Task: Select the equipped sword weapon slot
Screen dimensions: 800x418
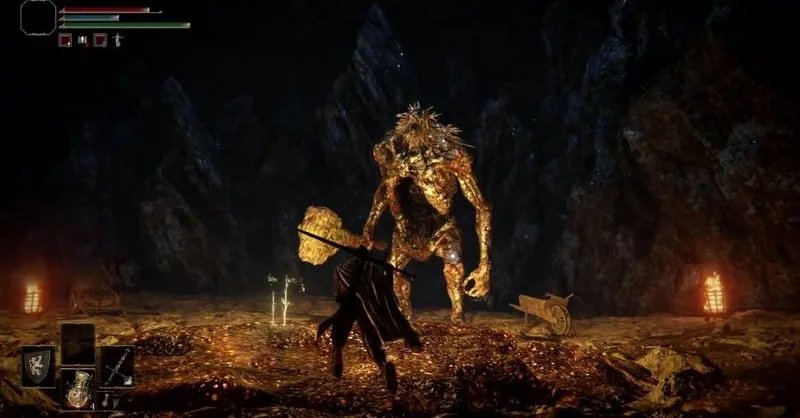Action: coord(116,365)
